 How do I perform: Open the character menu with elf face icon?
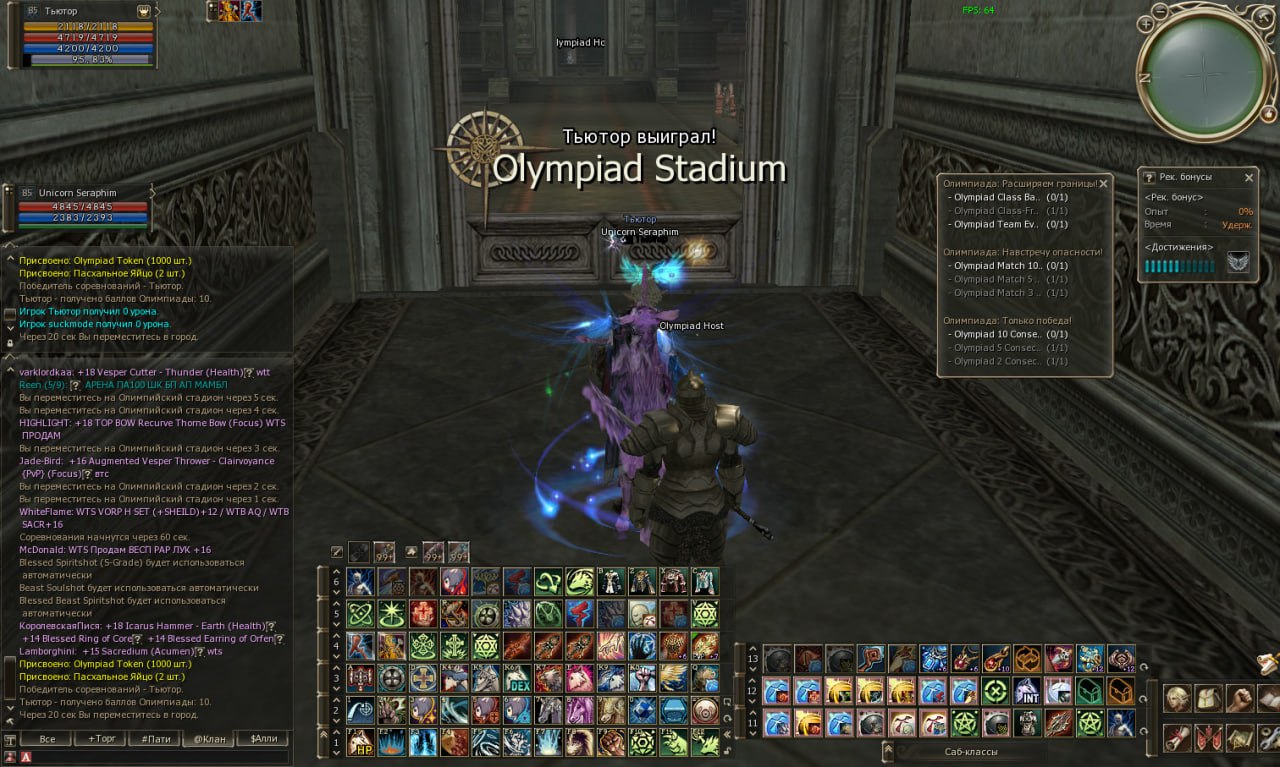point(1177,698)
